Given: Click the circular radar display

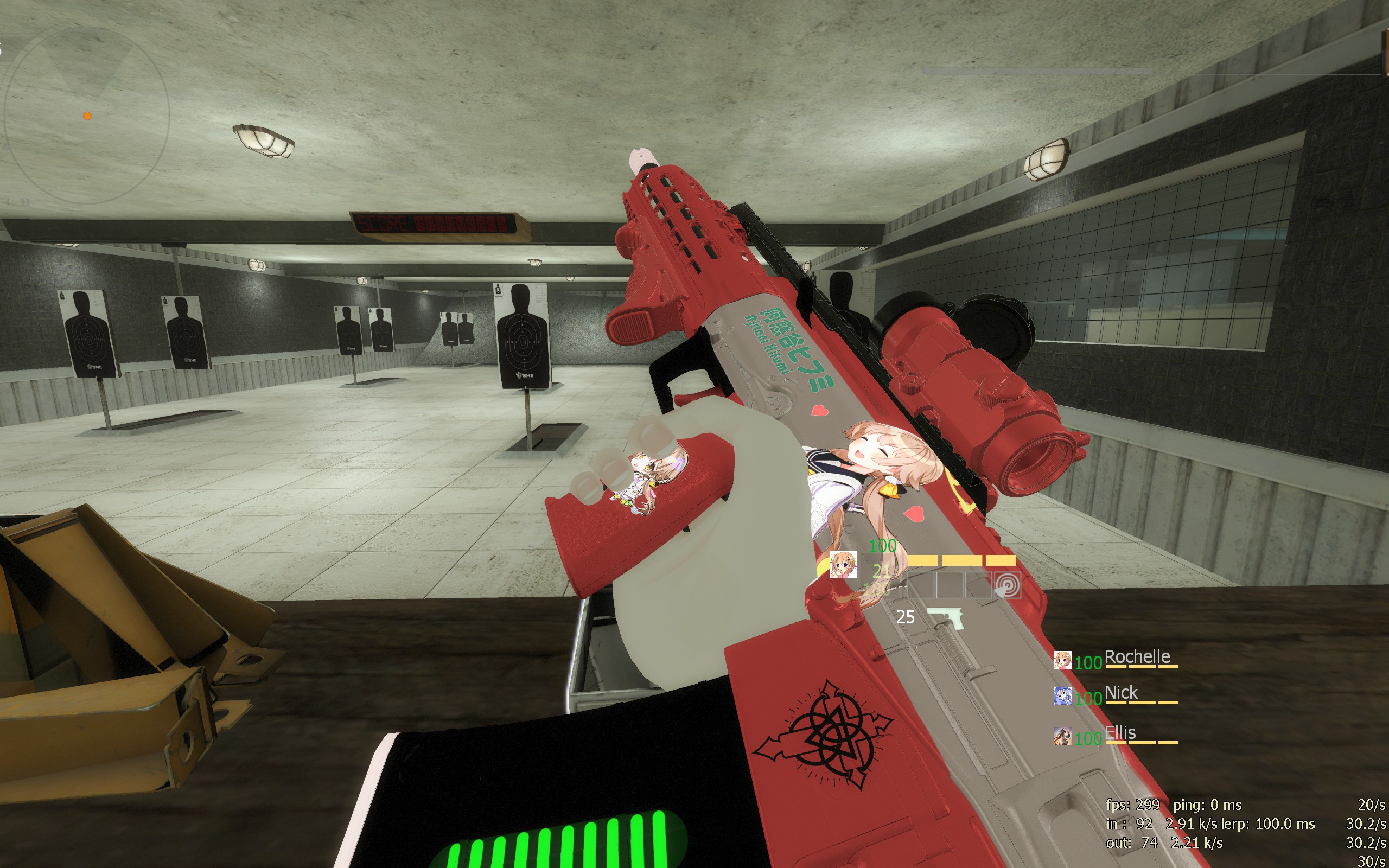Looking at the screenshot, I should click(86, 115).
